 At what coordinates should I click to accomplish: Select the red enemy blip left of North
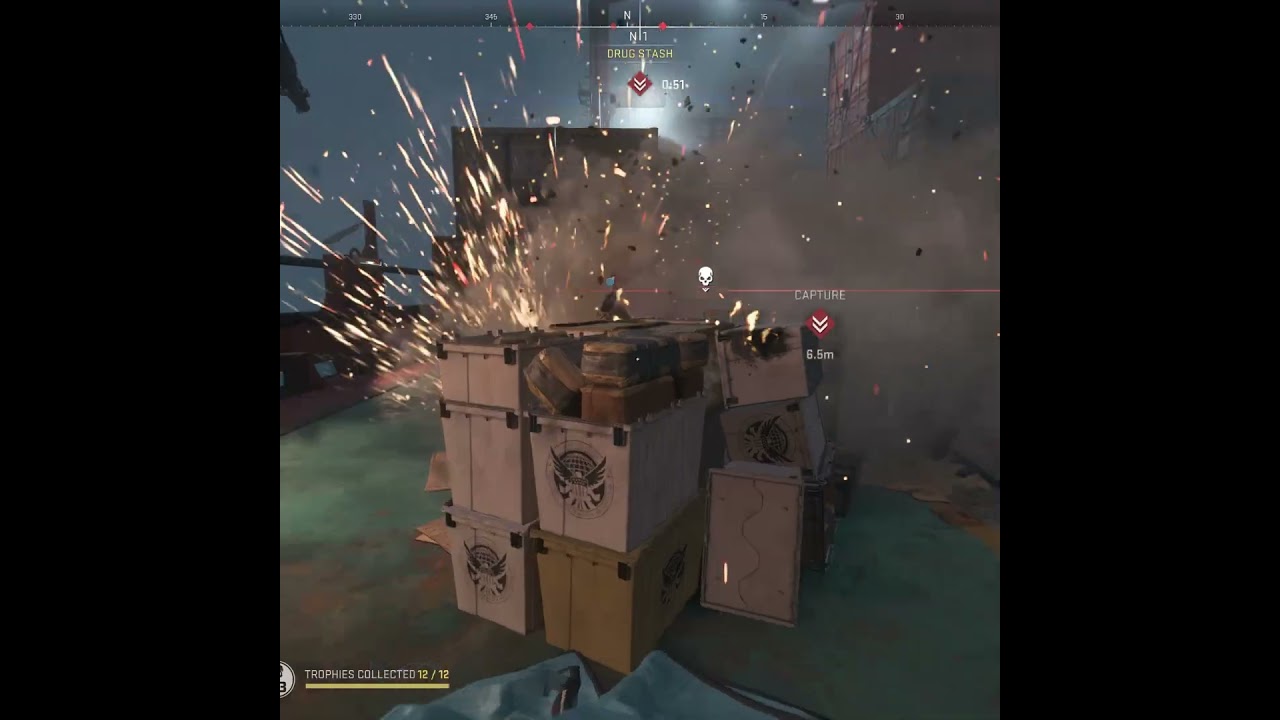click(x=613, y=26)
